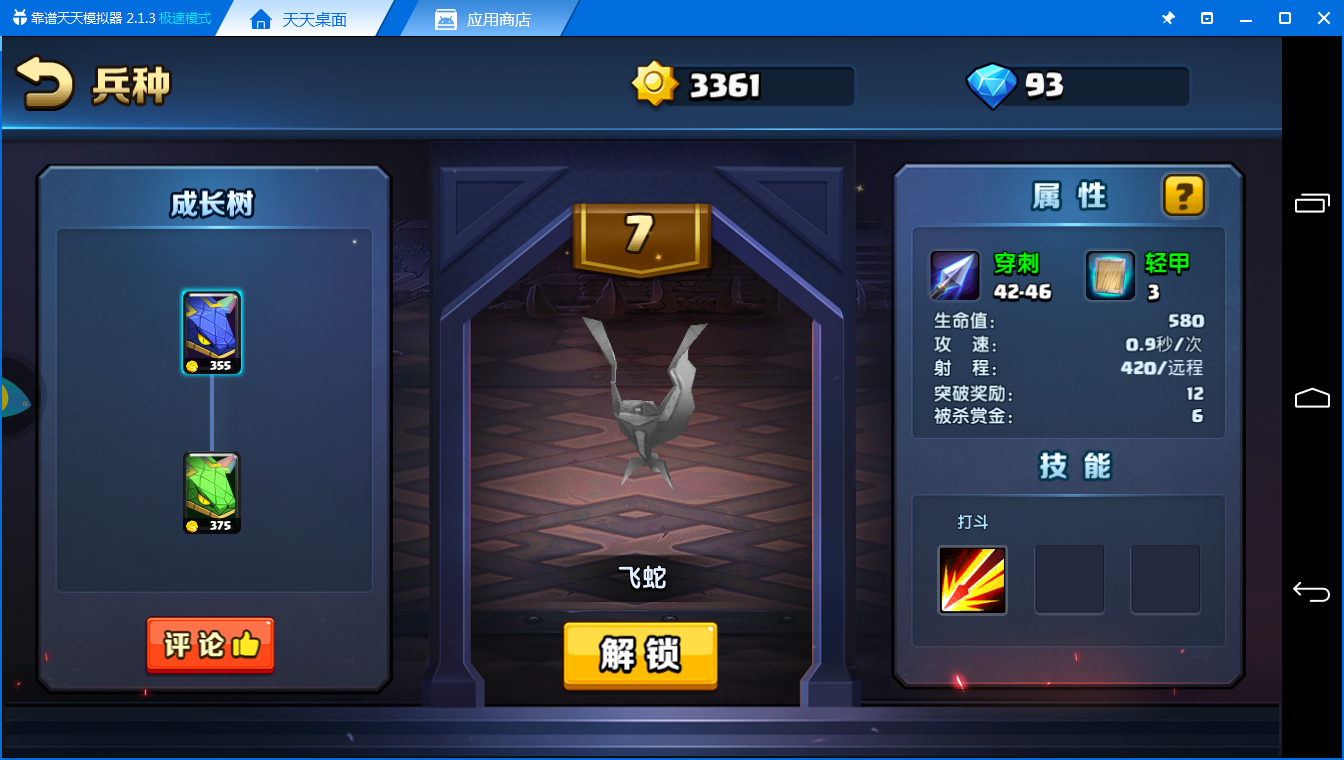Image resolution: width=1344 pixels, height=760 pixels.
Task: Inspect the 穿刺 attack type icon
Action: point(955,275)
